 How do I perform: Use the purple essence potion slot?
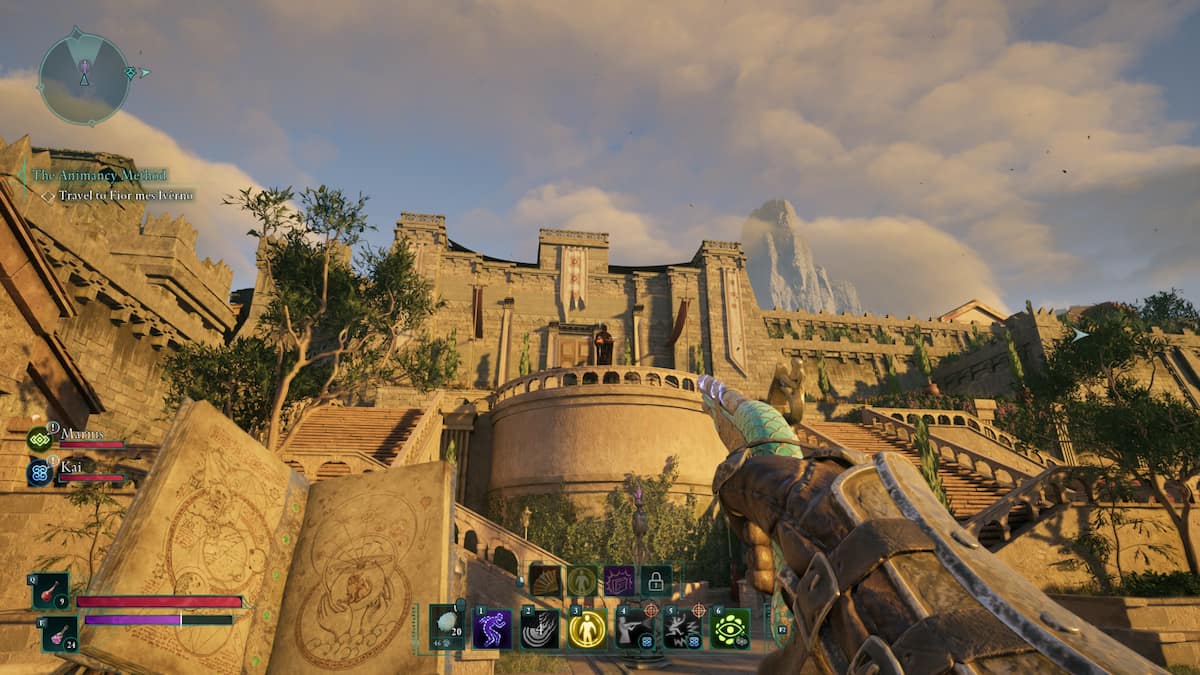(x=59, y=633)
